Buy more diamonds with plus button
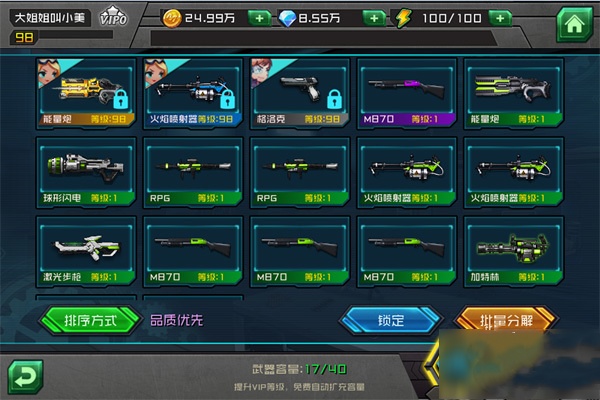The image size is (600, 400). point(374,18)
